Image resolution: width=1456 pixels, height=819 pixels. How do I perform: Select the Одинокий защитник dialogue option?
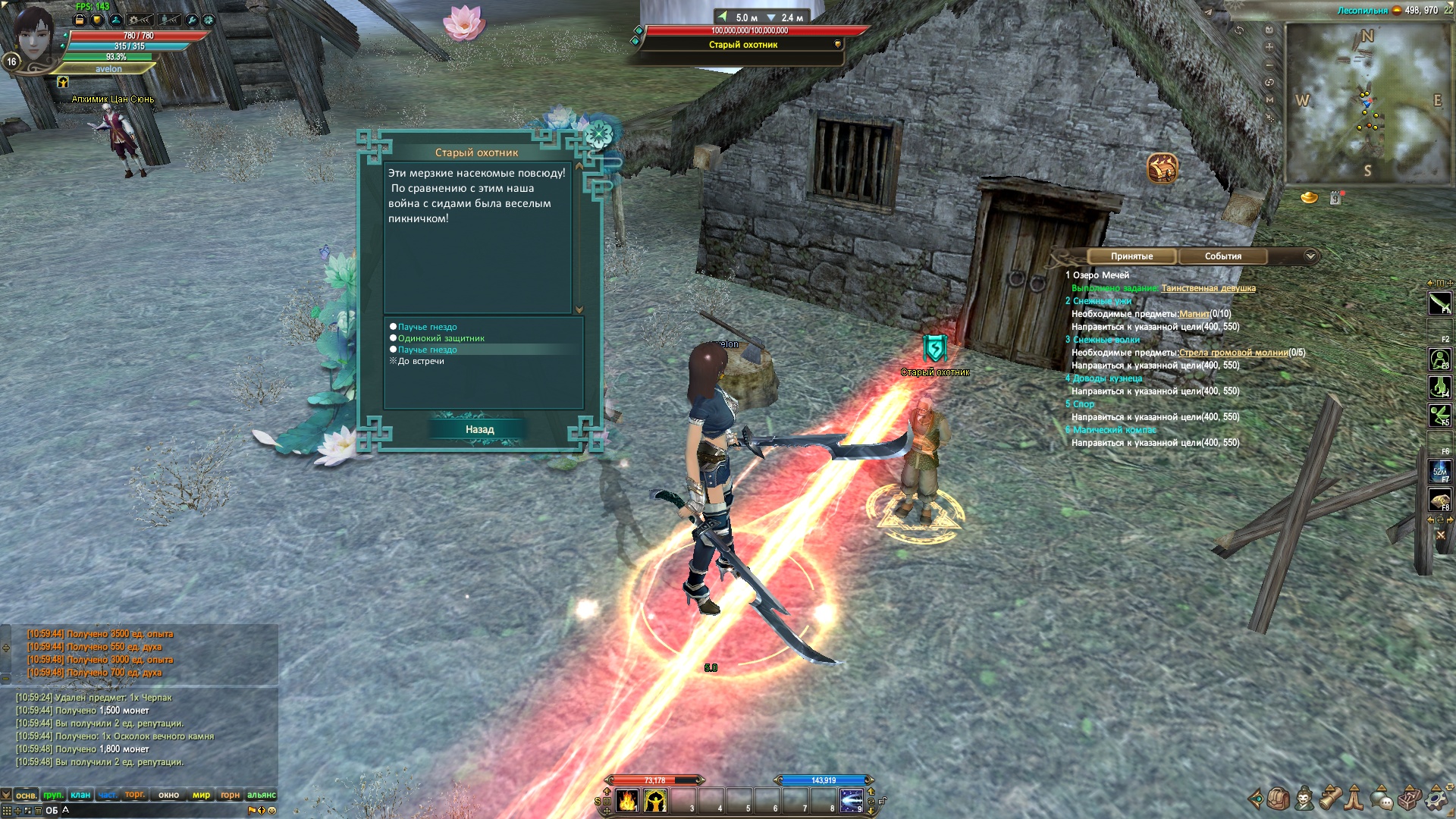click(x=441, y=338)
